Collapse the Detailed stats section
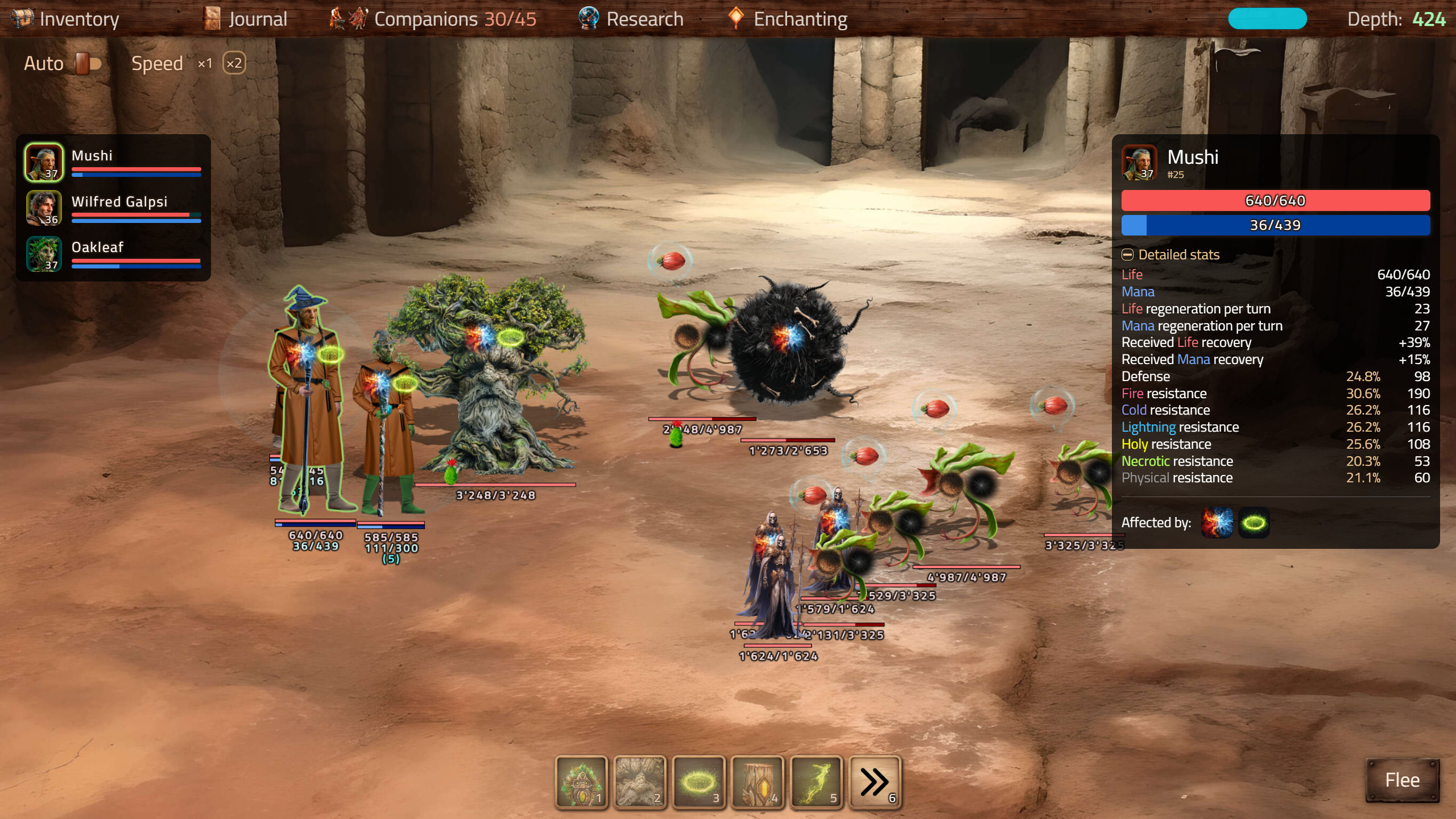 click(1127, 255)
